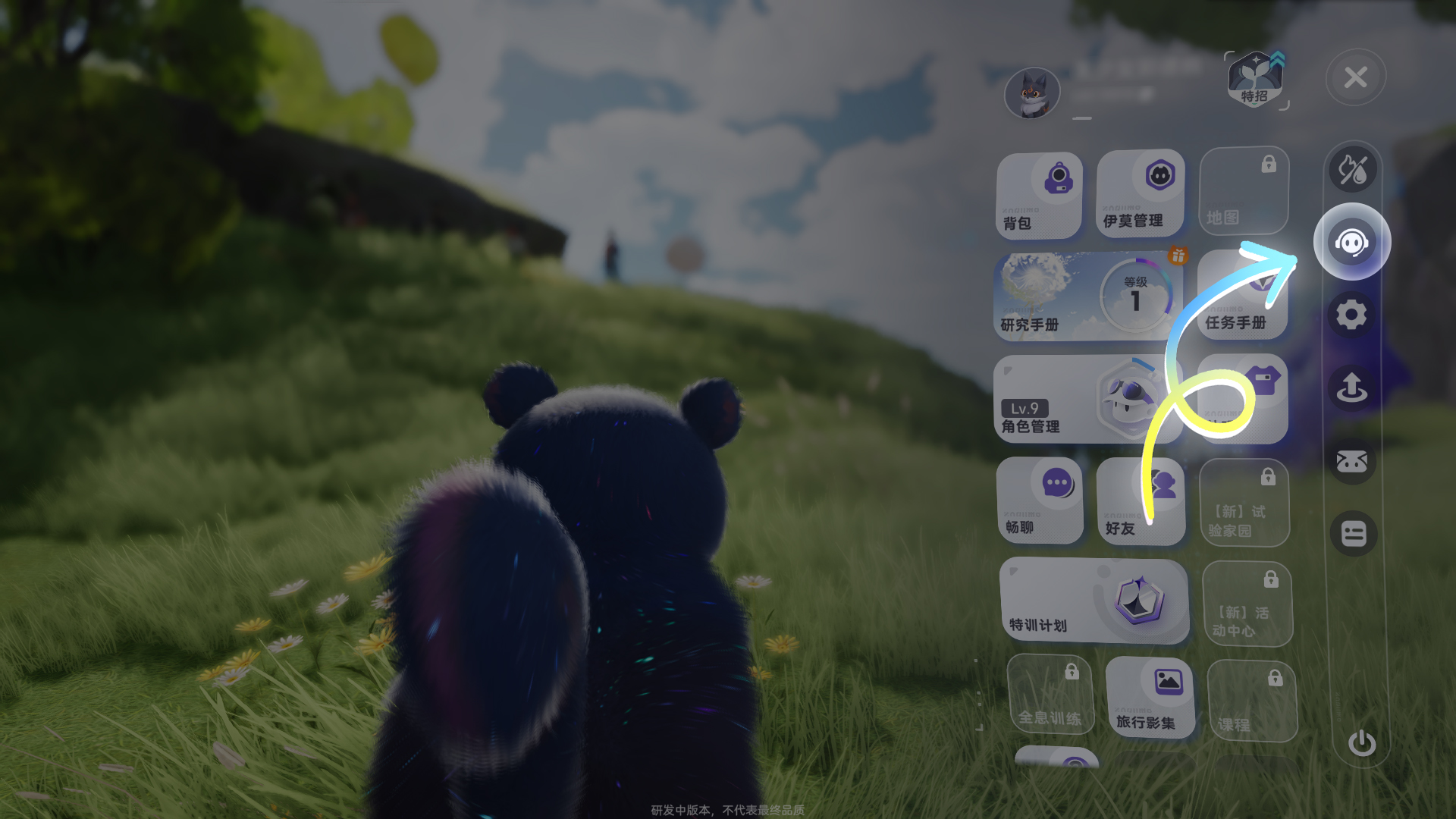Viewport: 1456px width, 819px height.
Task: Close the menu with the X button
Action: (1355, 77)
